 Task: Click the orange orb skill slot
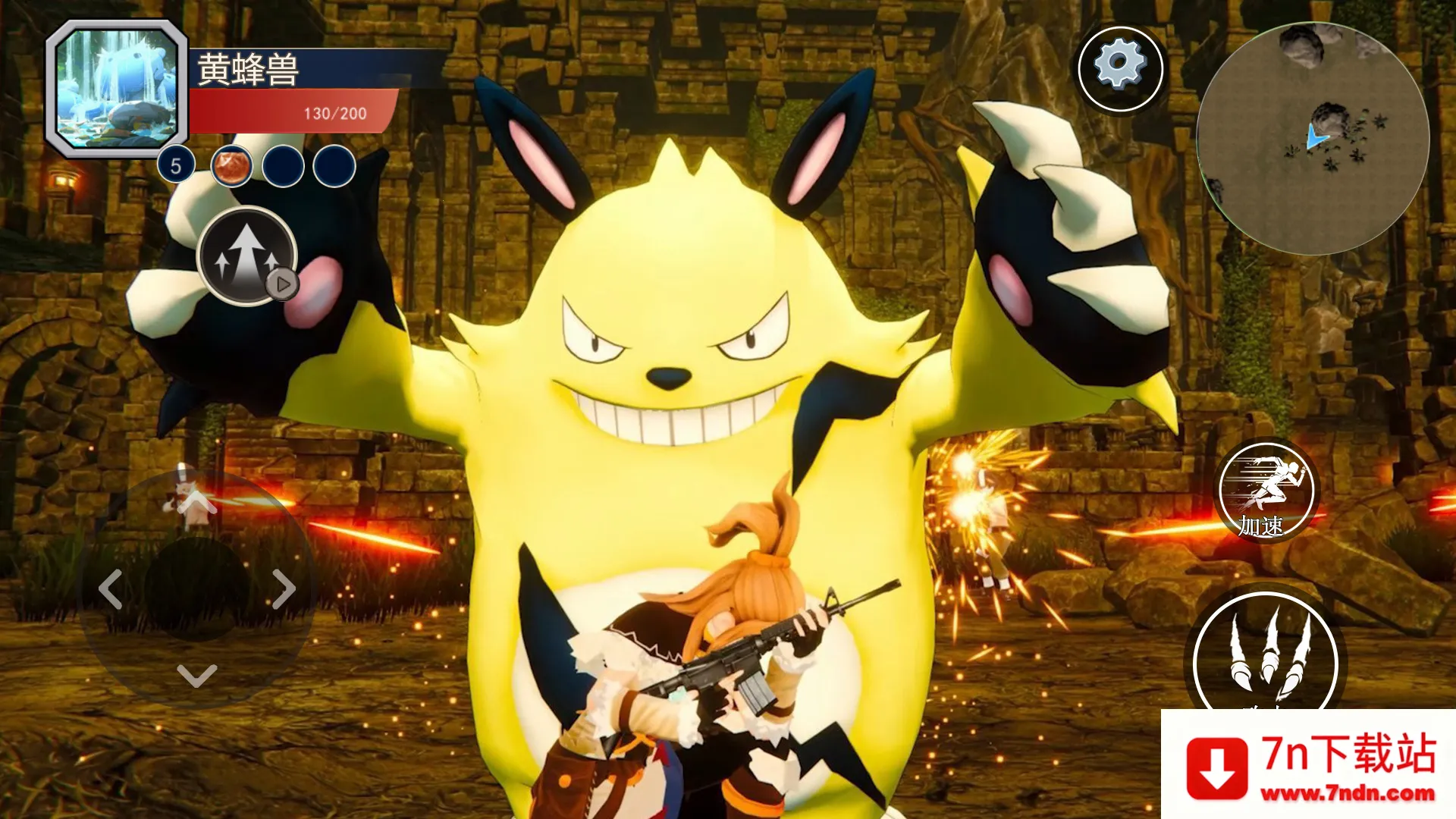232,167
